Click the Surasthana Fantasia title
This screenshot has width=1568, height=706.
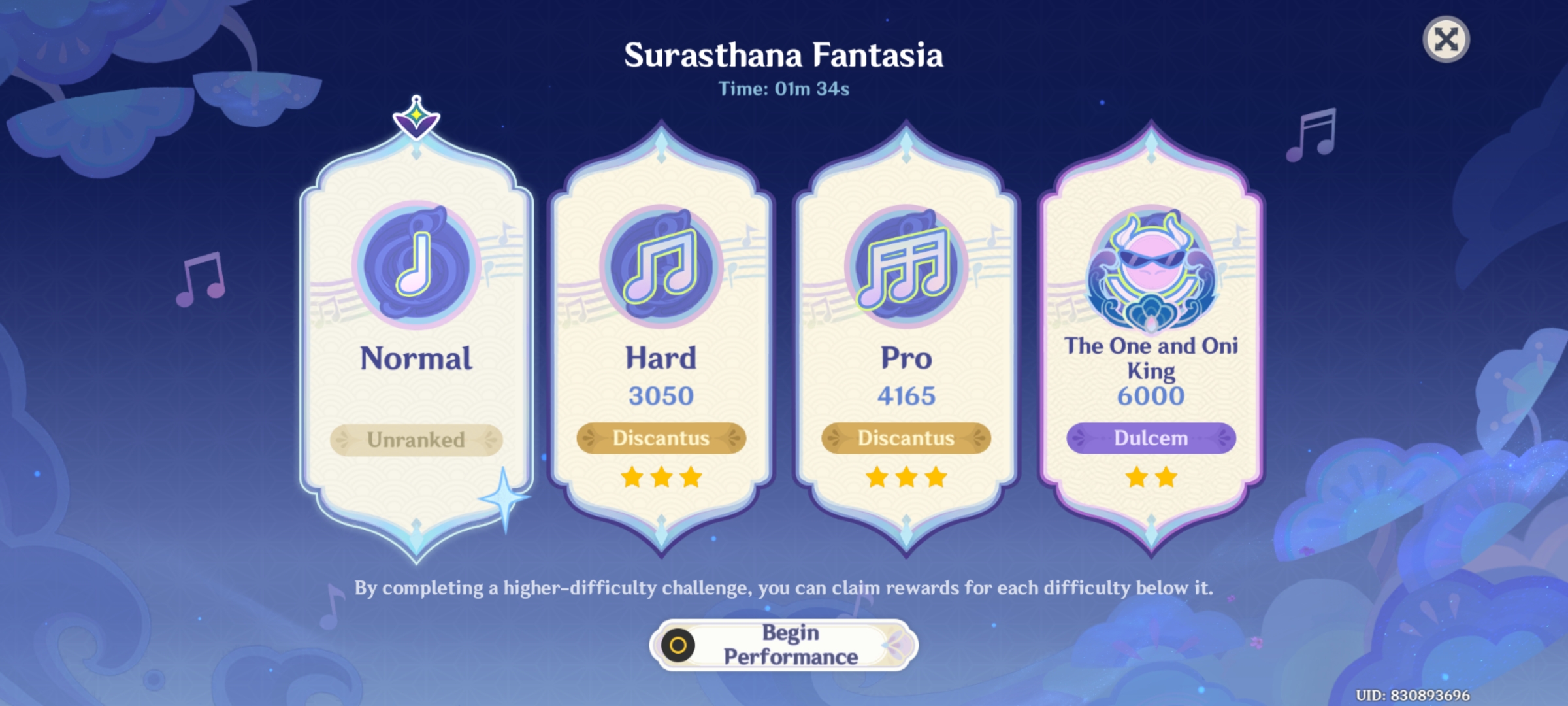click(x=784, y=58)
